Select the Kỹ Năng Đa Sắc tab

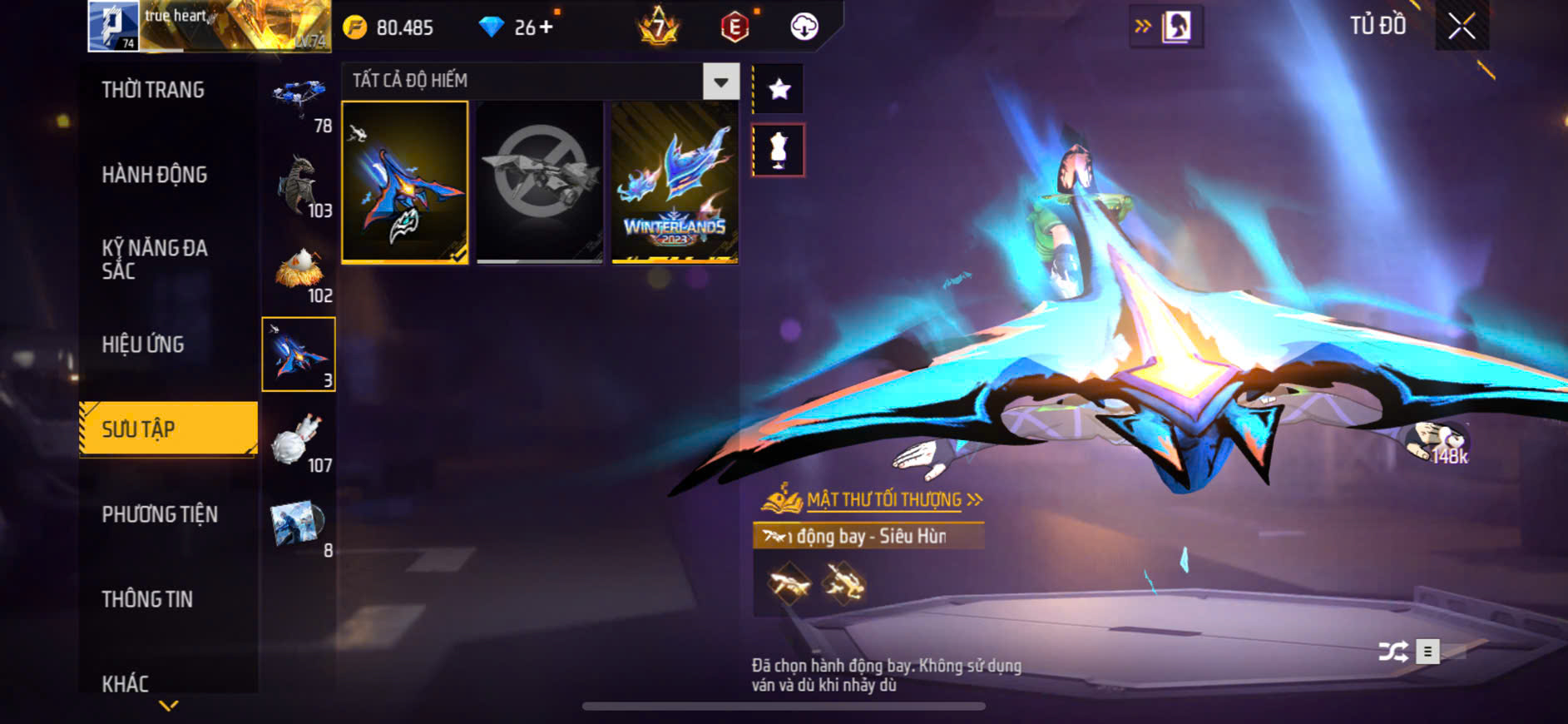click(155, 259)
